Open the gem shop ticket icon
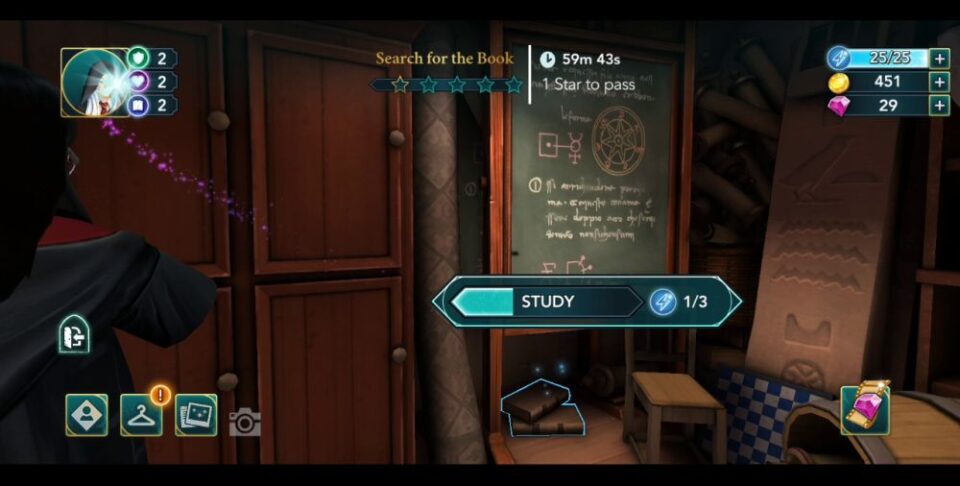 point(865,409)
